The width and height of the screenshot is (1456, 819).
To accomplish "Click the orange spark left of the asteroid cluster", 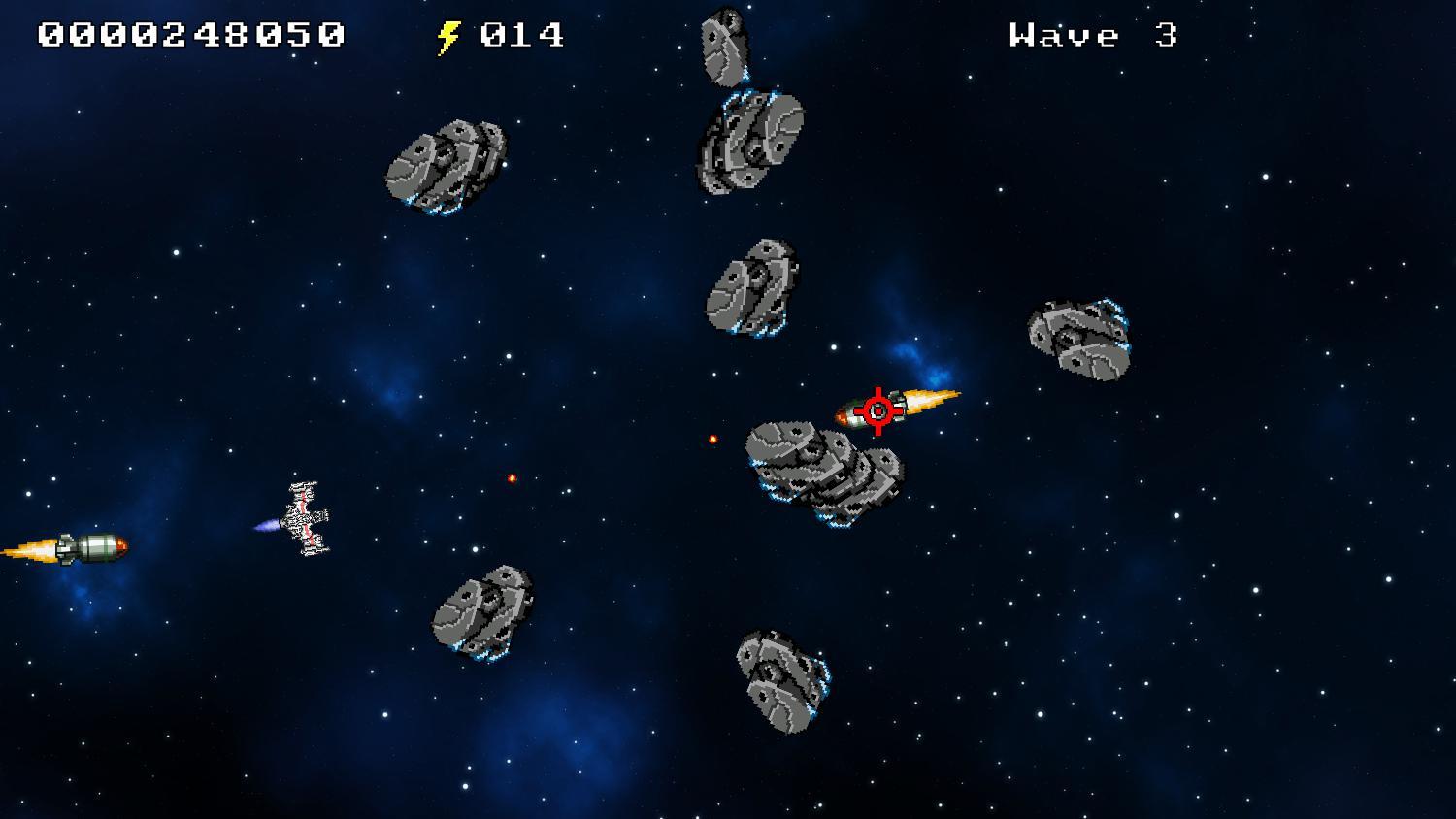I will pyautogui.click(x=513, y=476).
